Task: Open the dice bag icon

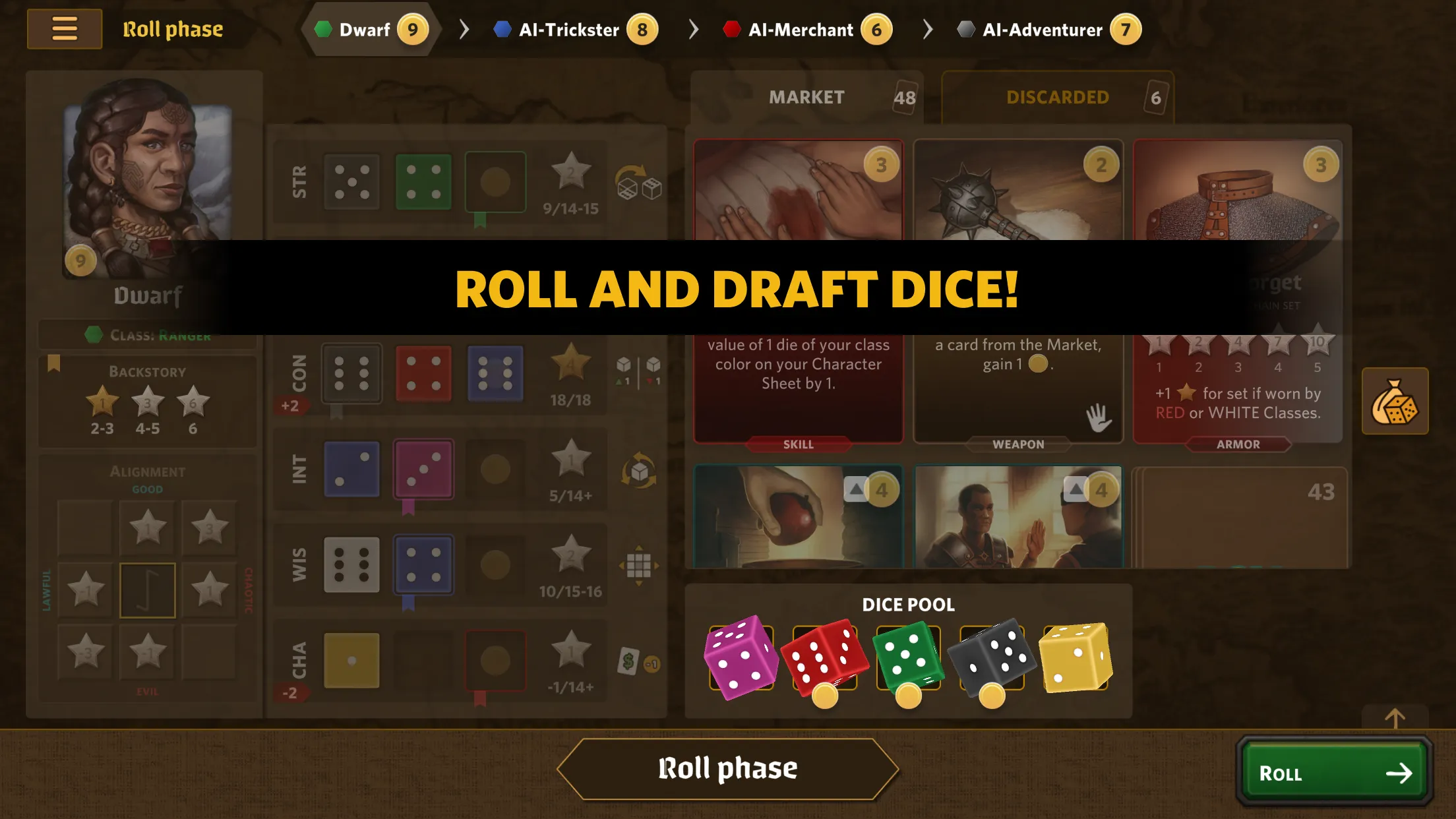Action: click(x=1395, y=401)
